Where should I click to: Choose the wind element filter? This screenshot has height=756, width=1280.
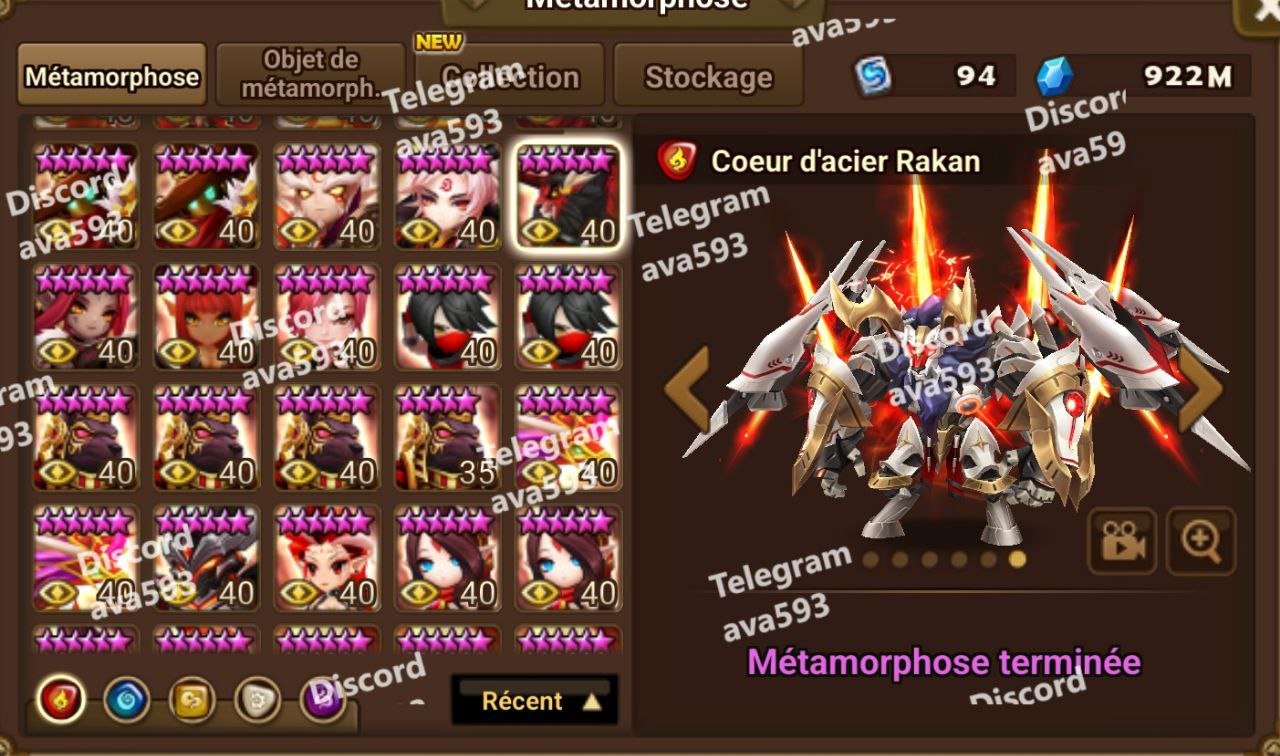pos(192,700)
